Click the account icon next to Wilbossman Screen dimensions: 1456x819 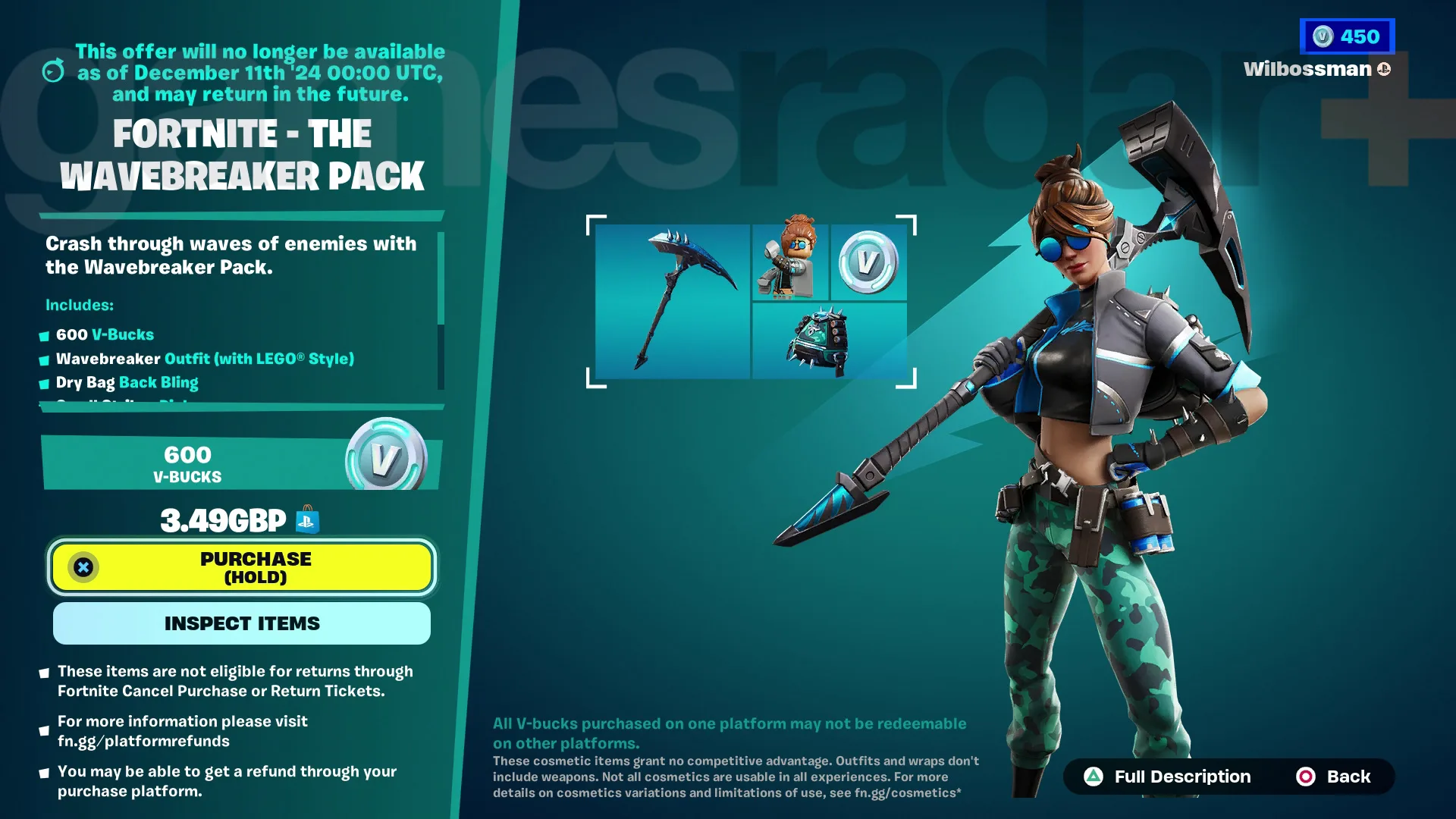(1385, 68)
